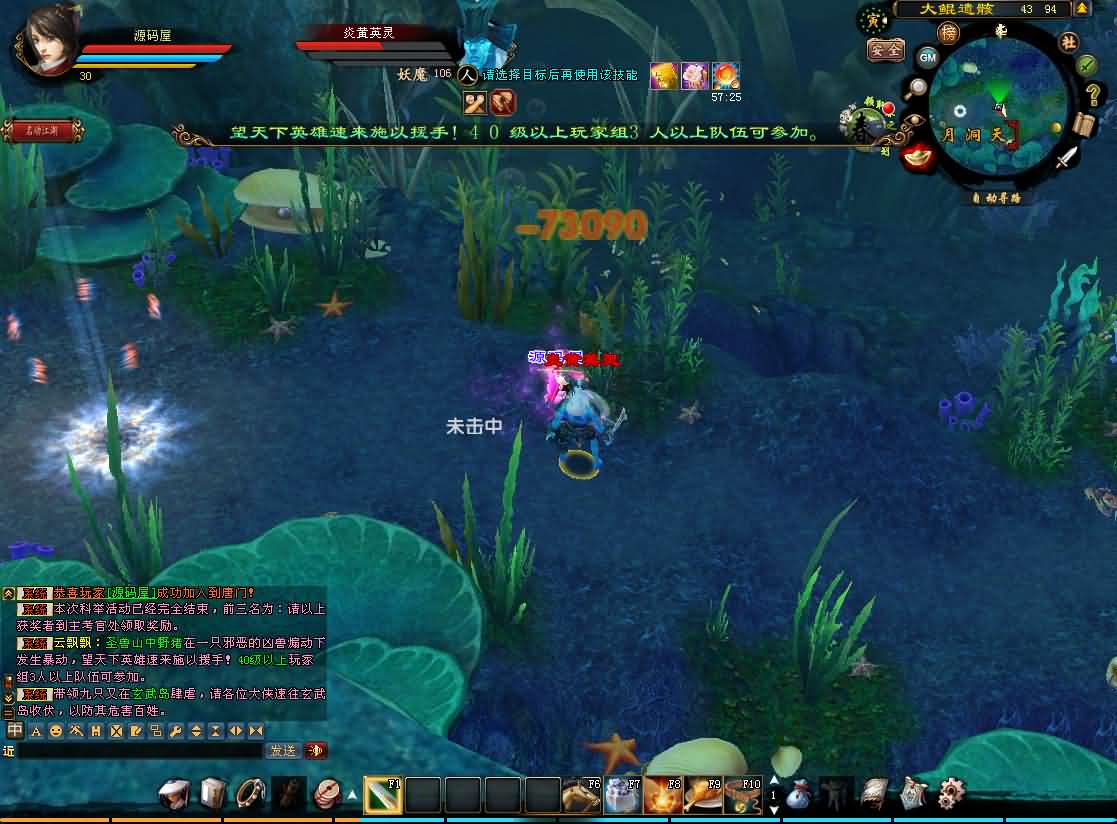1117x824 pixels.
Task: Click the green checkmark icon by minimap
Action: (1087, 65)
